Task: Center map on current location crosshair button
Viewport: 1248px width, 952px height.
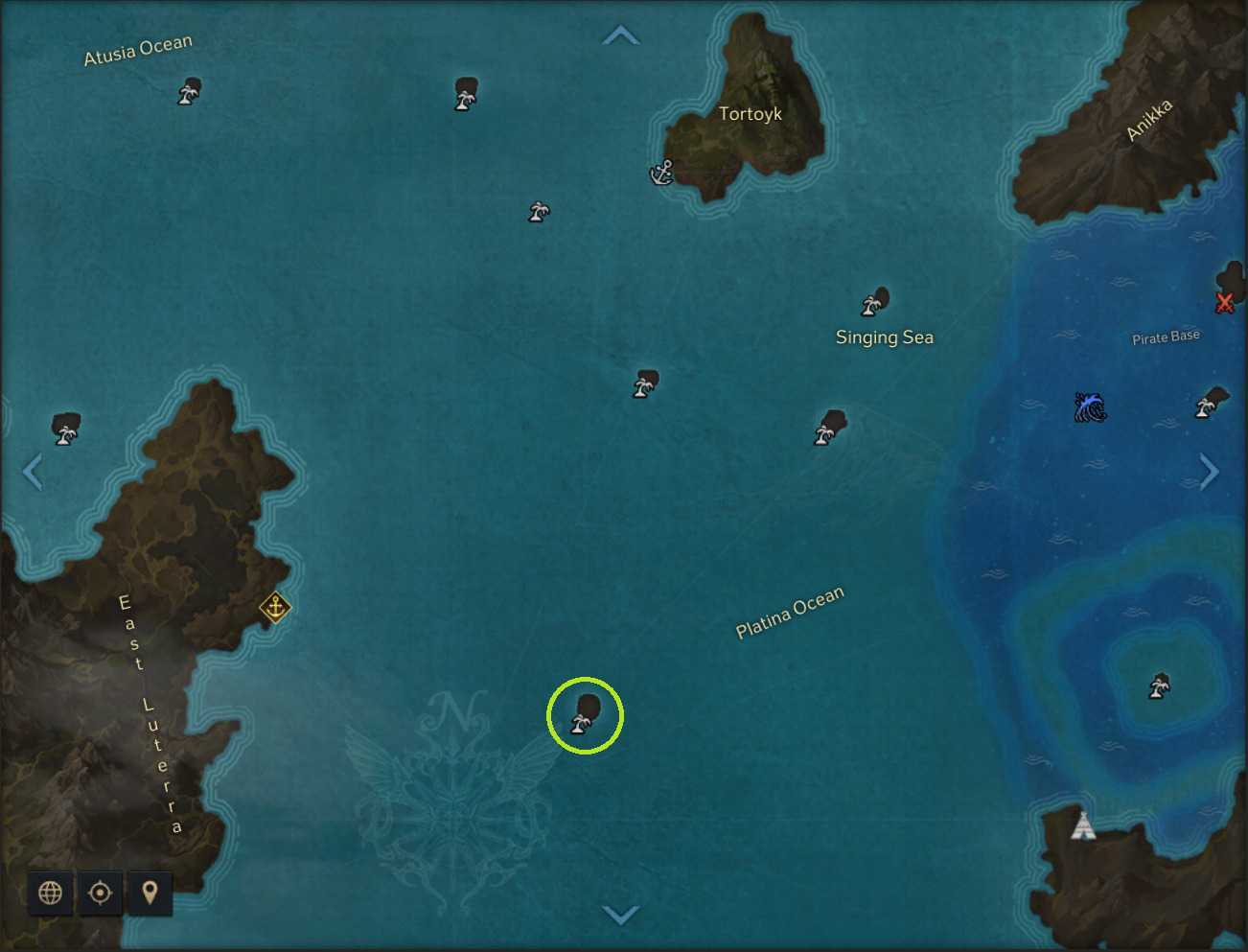Action: pyautogui.click(x=100, y=893)
